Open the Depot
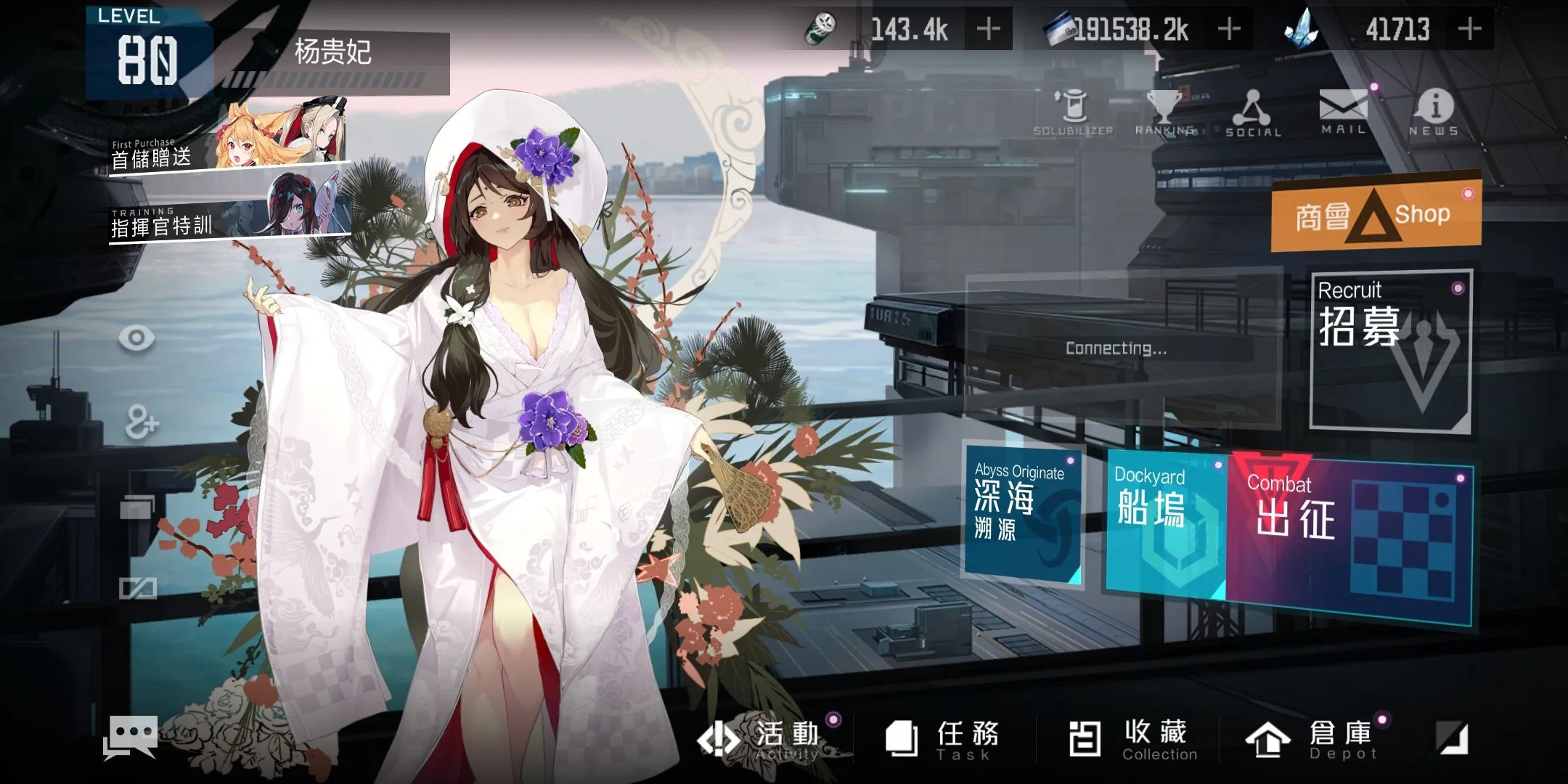This screenshot has height=784, width=1568. point(1314,739)
